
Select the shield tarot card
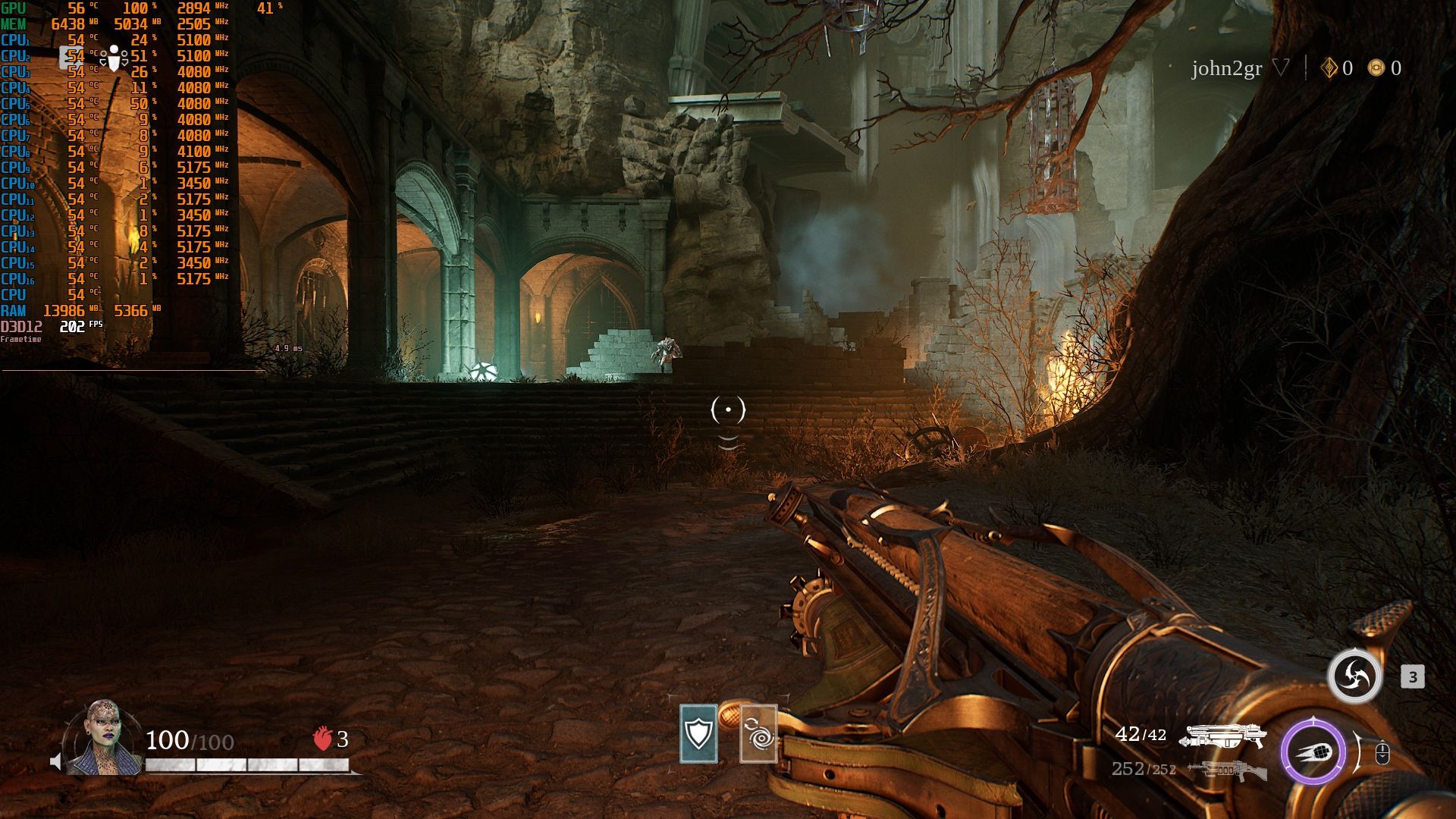pos(698,733)
